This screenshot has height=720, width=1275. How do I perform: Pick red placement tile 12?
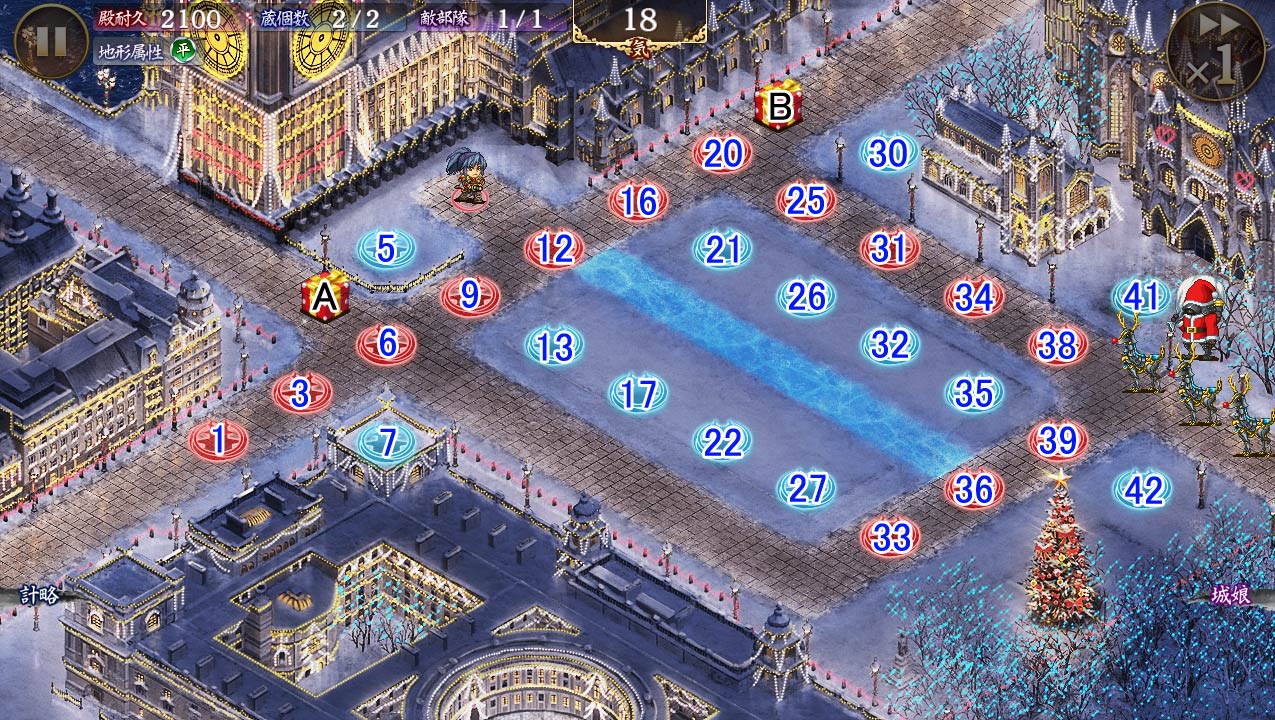click(x=554, y=249)
